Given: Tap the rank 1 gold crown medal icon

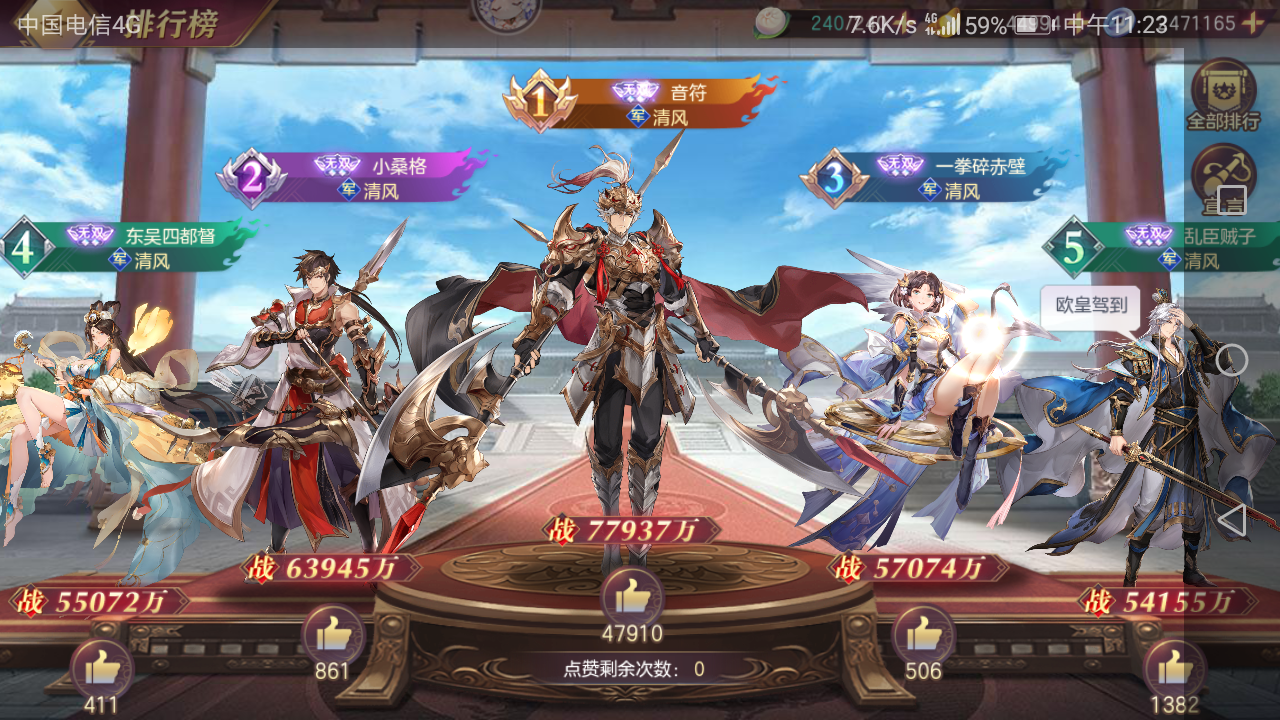Looking at the screenshot, I should (x=540, y=100).
